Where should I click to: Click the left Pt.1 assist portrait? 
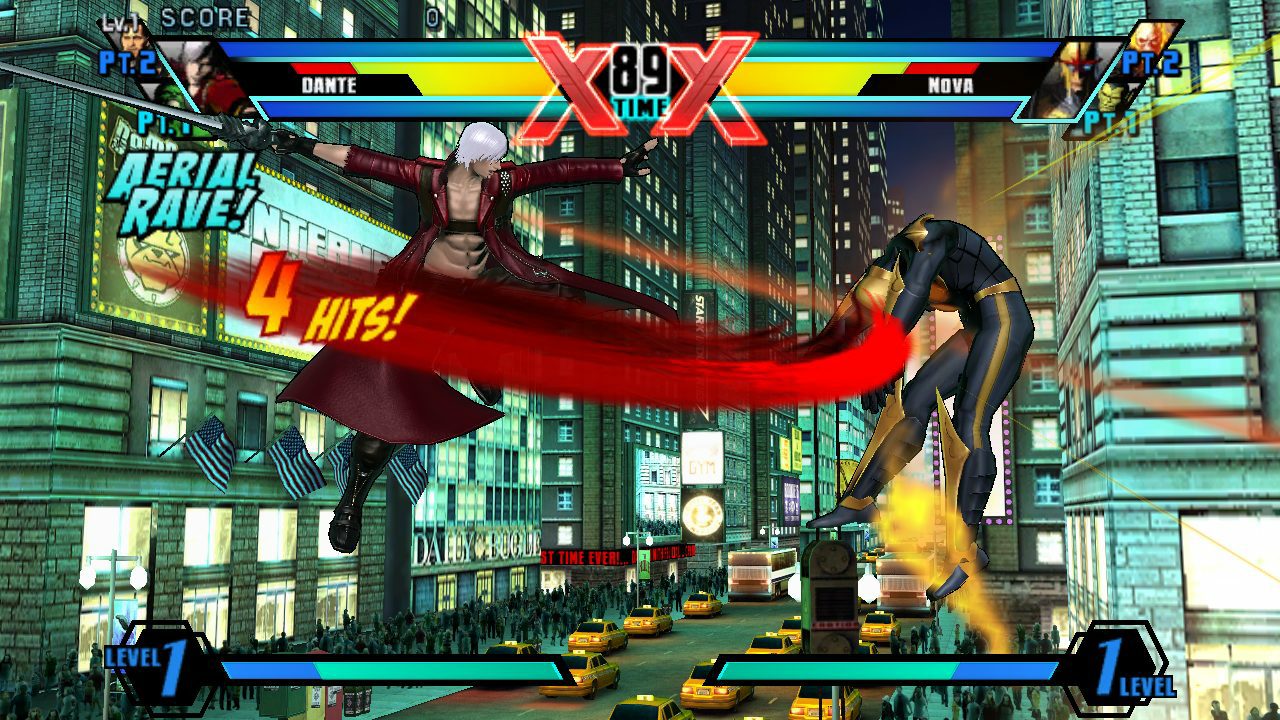pos(171,94)
